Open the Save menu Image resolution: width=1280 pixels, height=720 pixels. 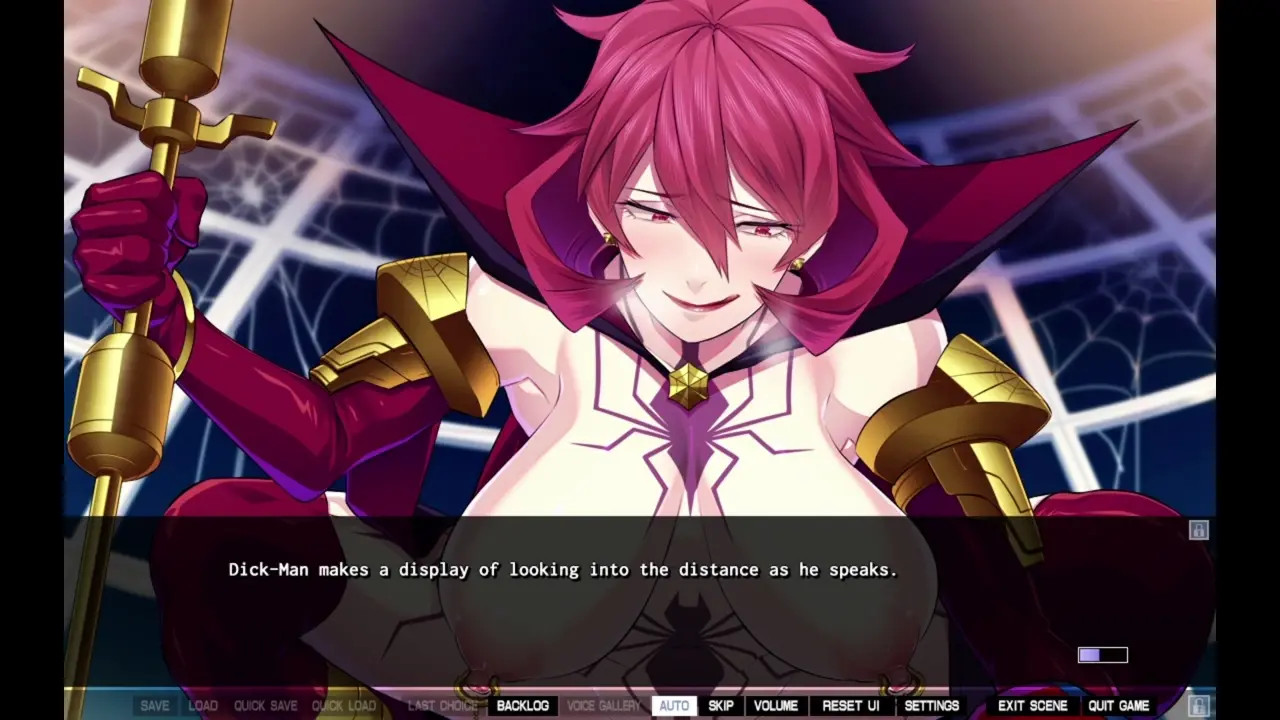(154, 706)
